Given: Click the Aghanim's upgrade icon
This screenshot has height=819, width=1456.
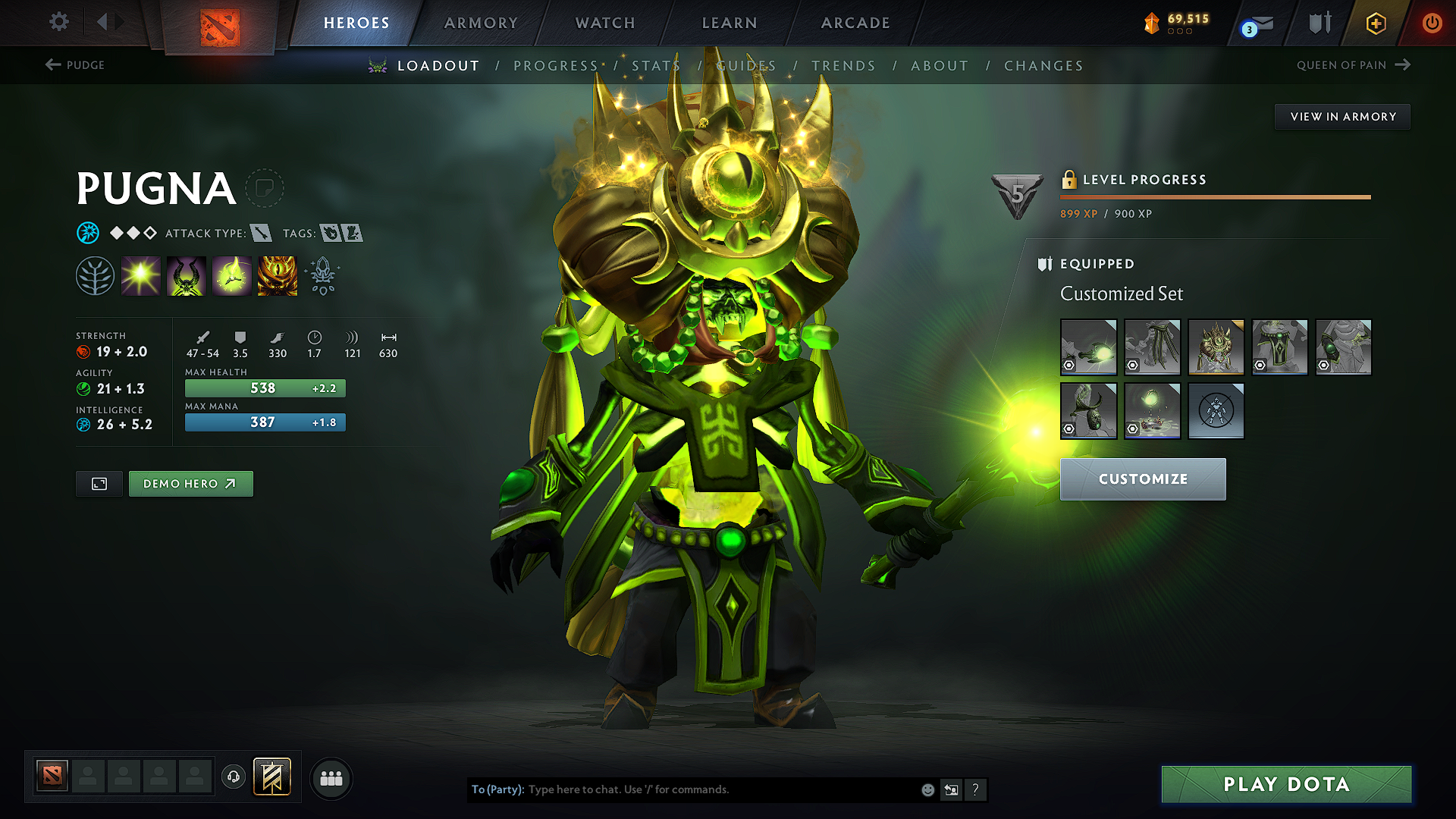Looking at the screenshot, I should click(322, 275).
